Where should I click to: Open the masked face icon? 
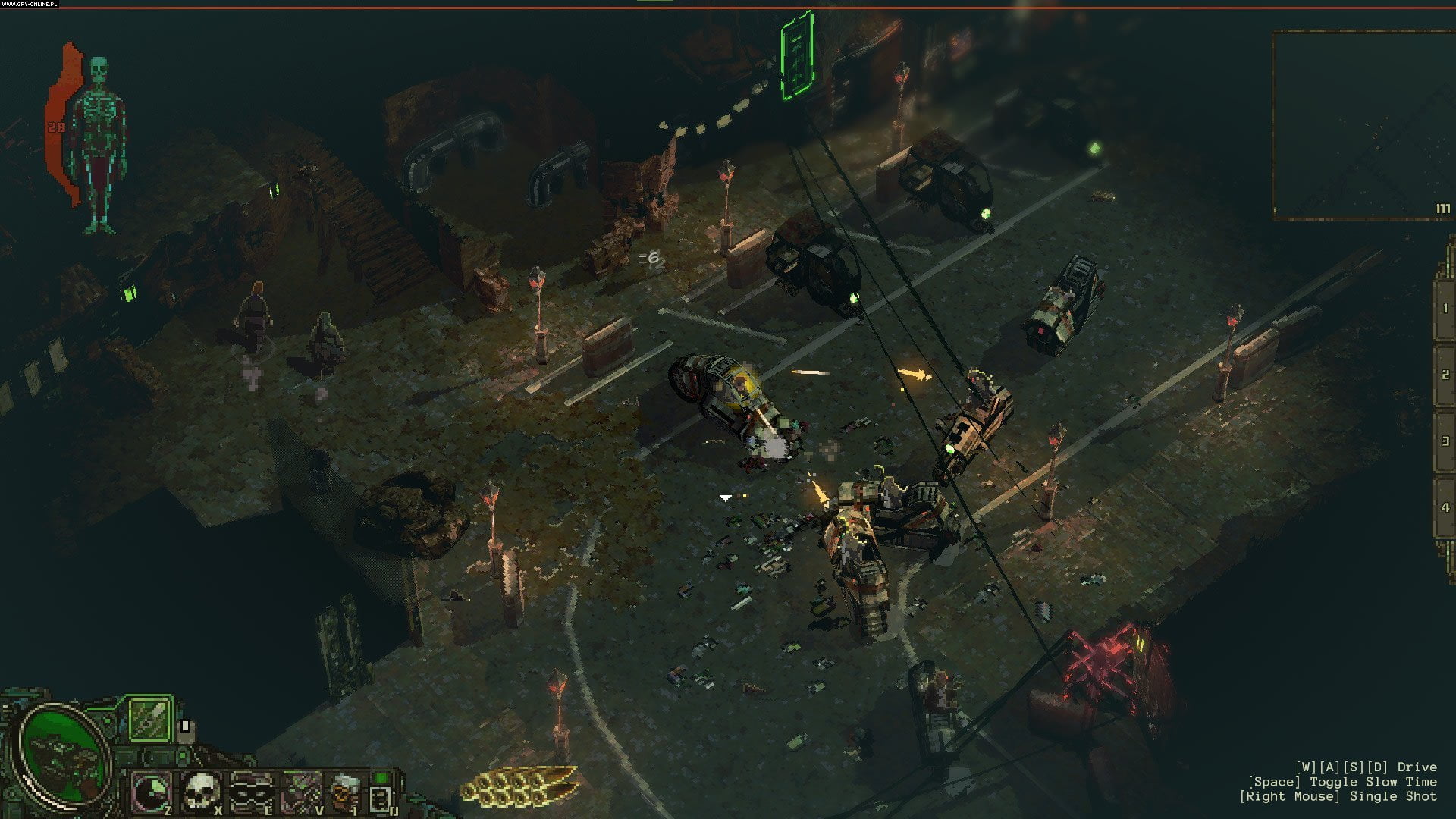251,792
